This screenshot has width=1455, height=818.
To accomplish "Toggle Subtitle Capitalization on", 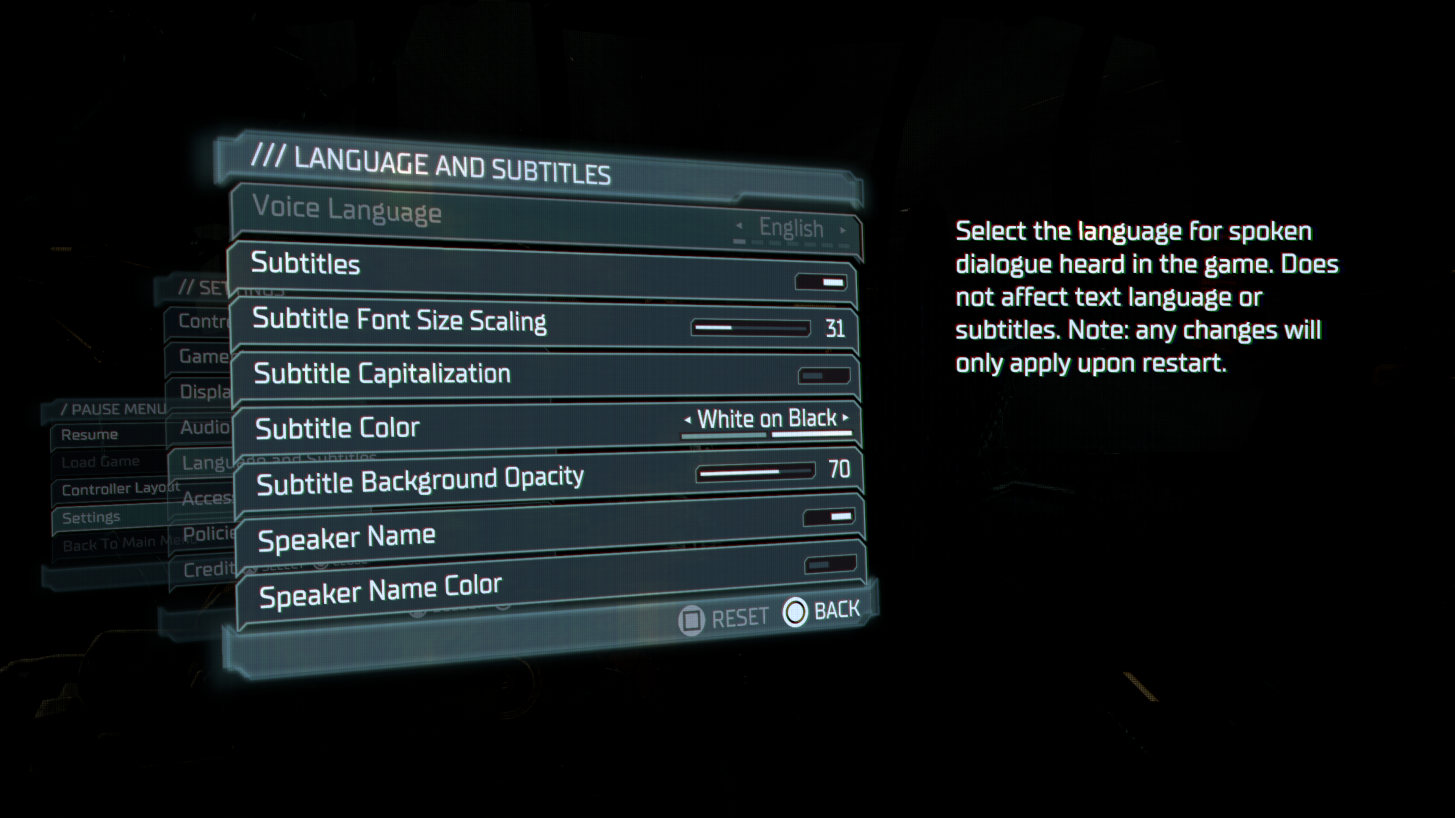I will click(824, 375).
